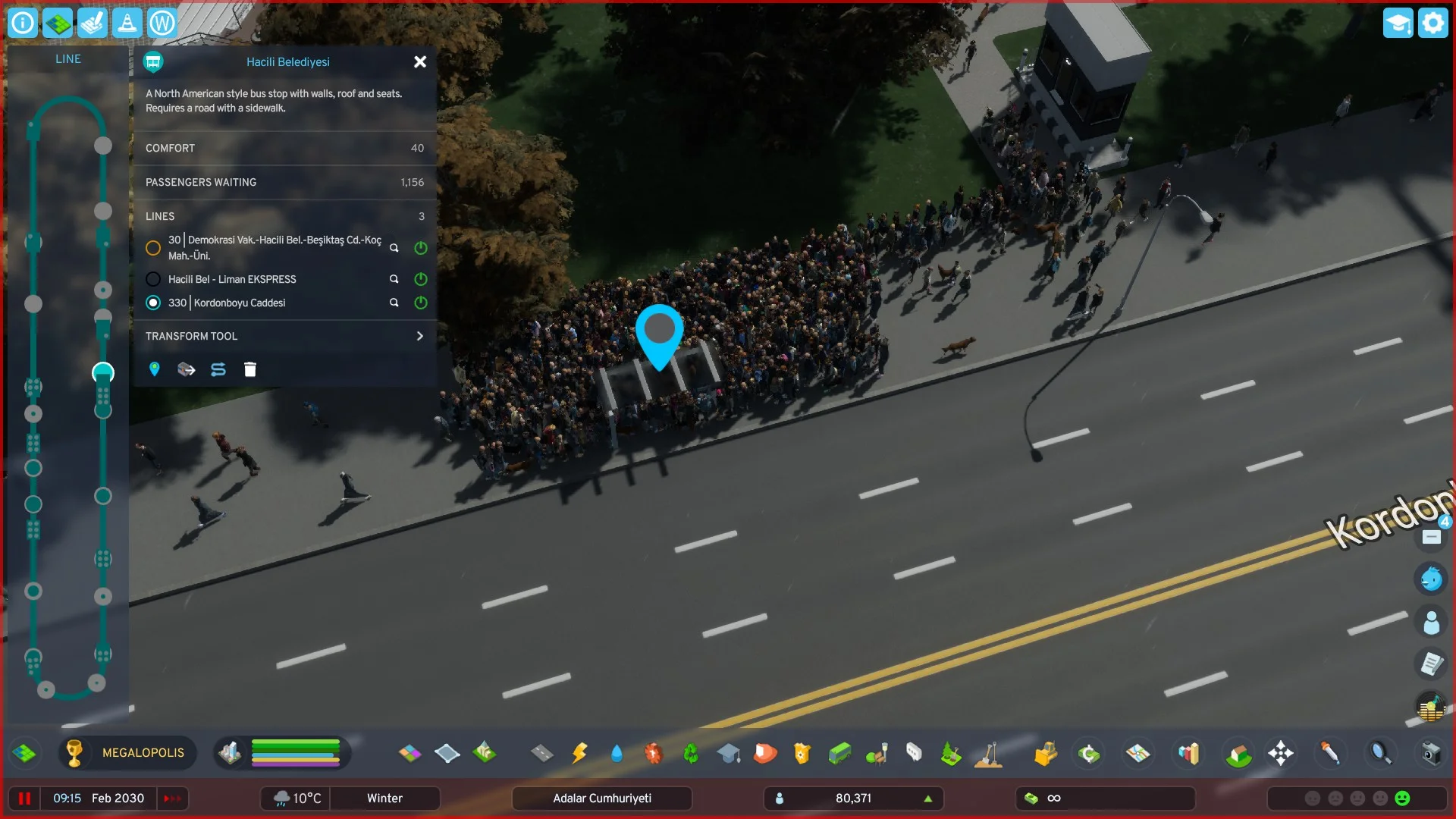Open the Megalopolis milestone progression panel
This screenshot has width=1456, height=819.
127,753
